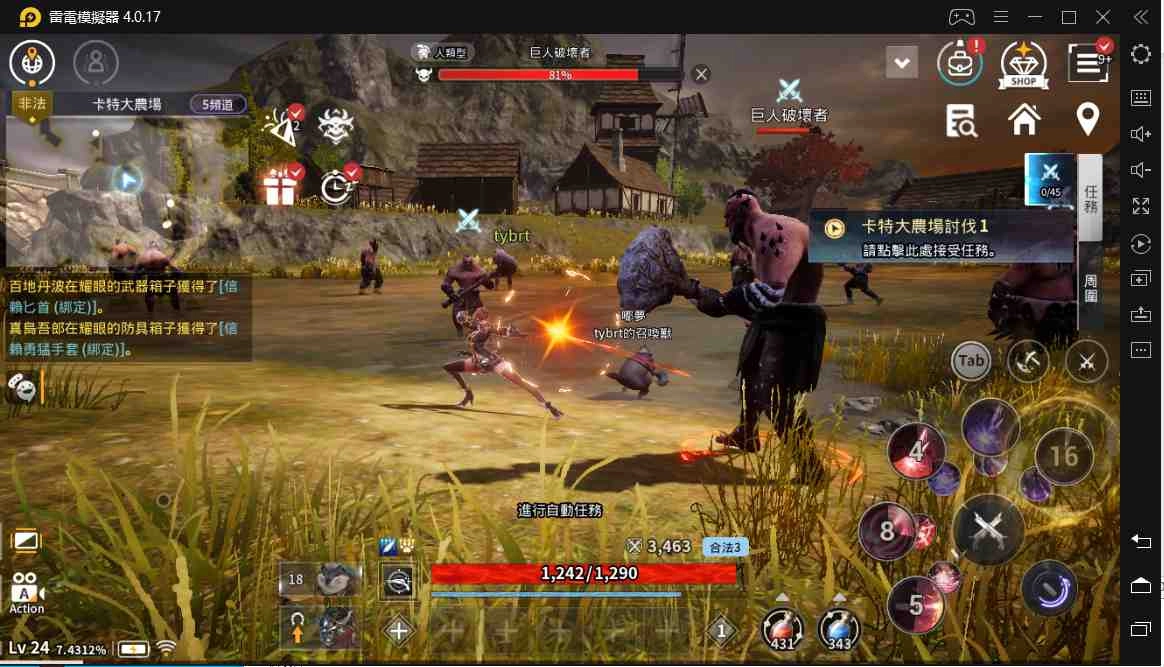Use the blue mana potion 343
Viewport: 1164px width, 667px height.
[838, 629]
